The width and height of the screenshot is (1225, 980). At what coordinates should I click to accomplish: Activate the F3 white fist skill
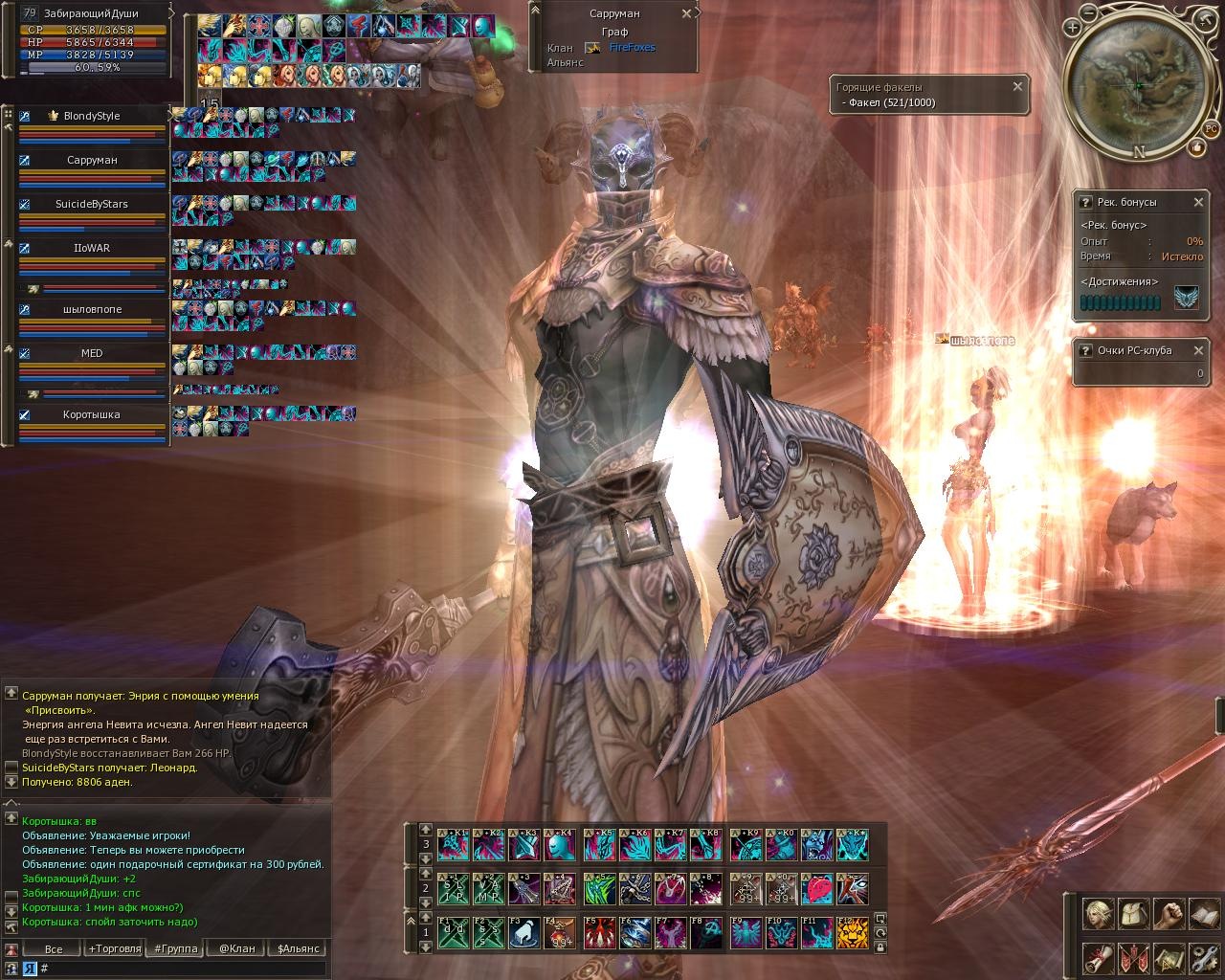coord(523,933)
